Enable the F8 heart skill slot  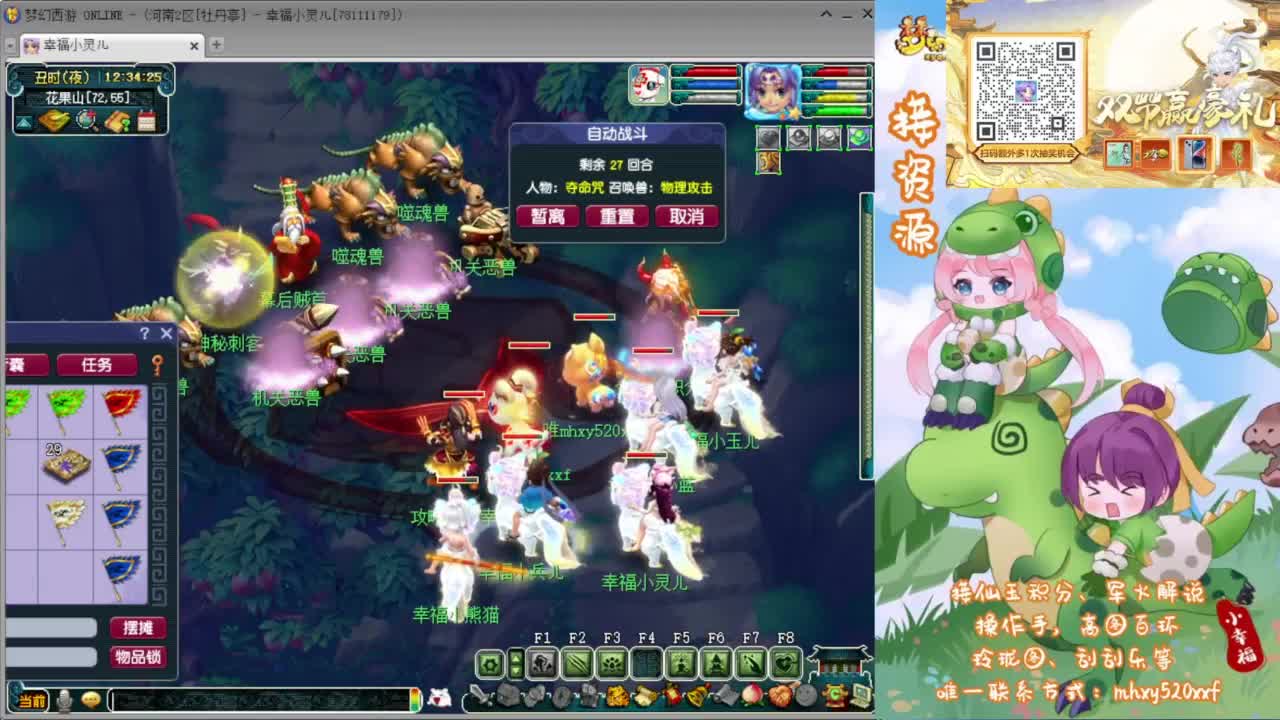pyautogui.click(x=787, y=664)
